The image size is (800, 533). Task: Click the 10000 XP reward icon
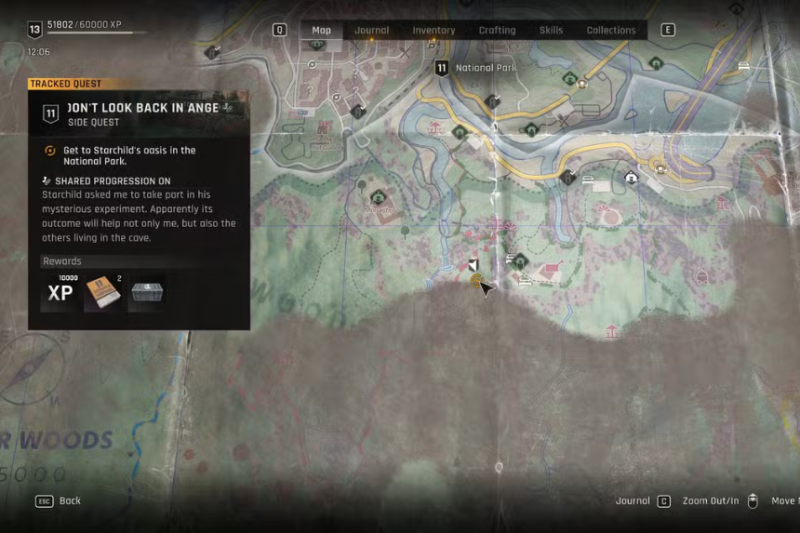click(60, 292)
